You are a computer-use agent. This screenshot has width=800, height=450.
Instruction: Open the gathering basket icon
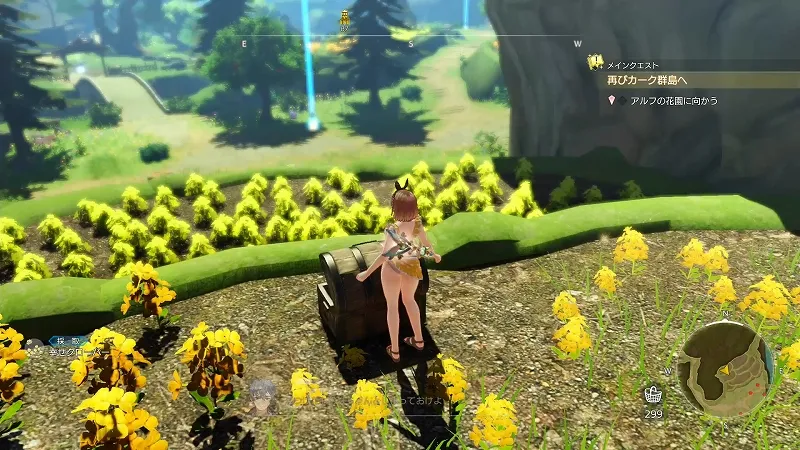[653, 394]
